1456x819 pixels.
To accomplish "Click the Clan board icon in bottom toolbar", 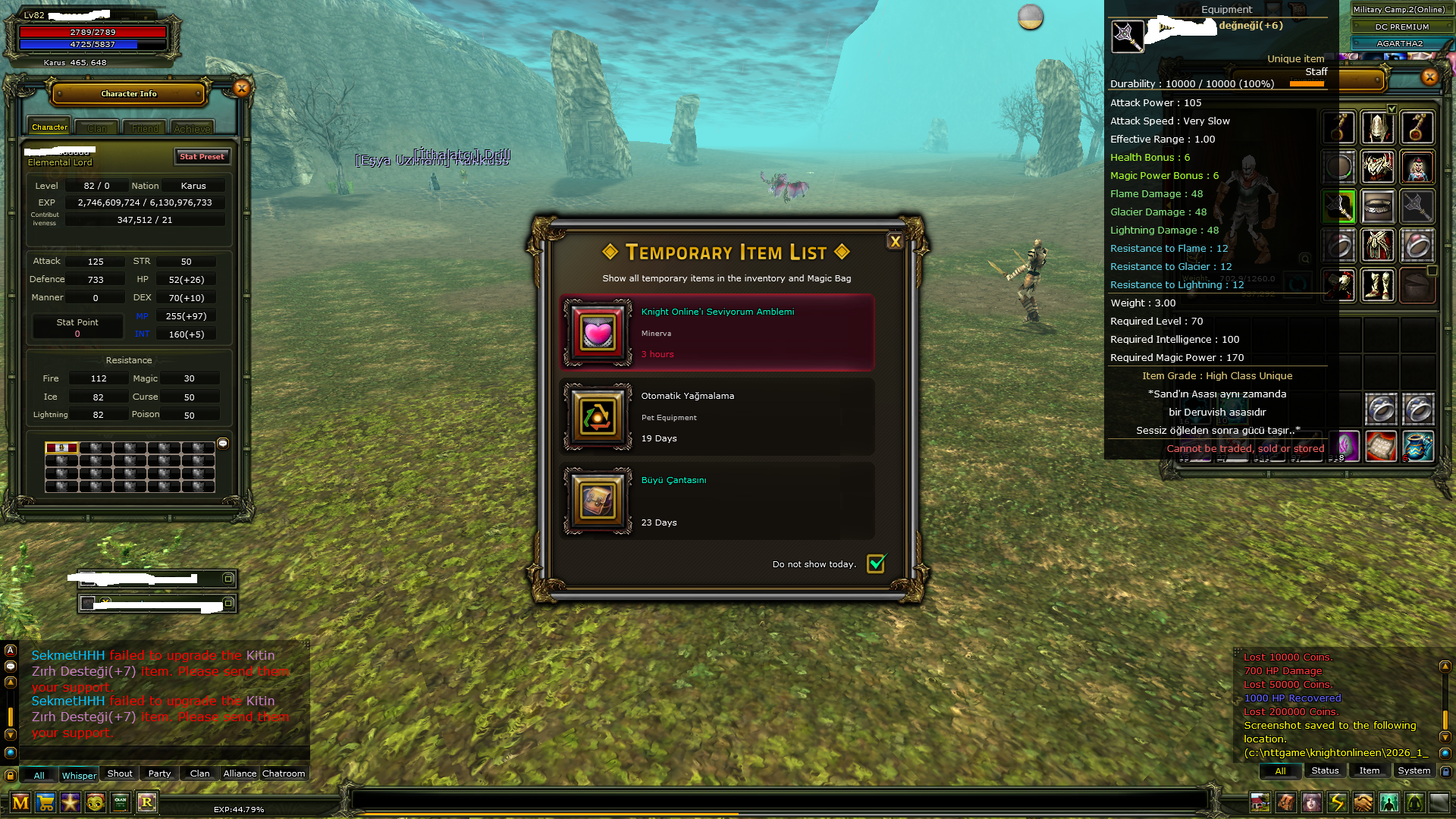I will (x=120, y=803).
